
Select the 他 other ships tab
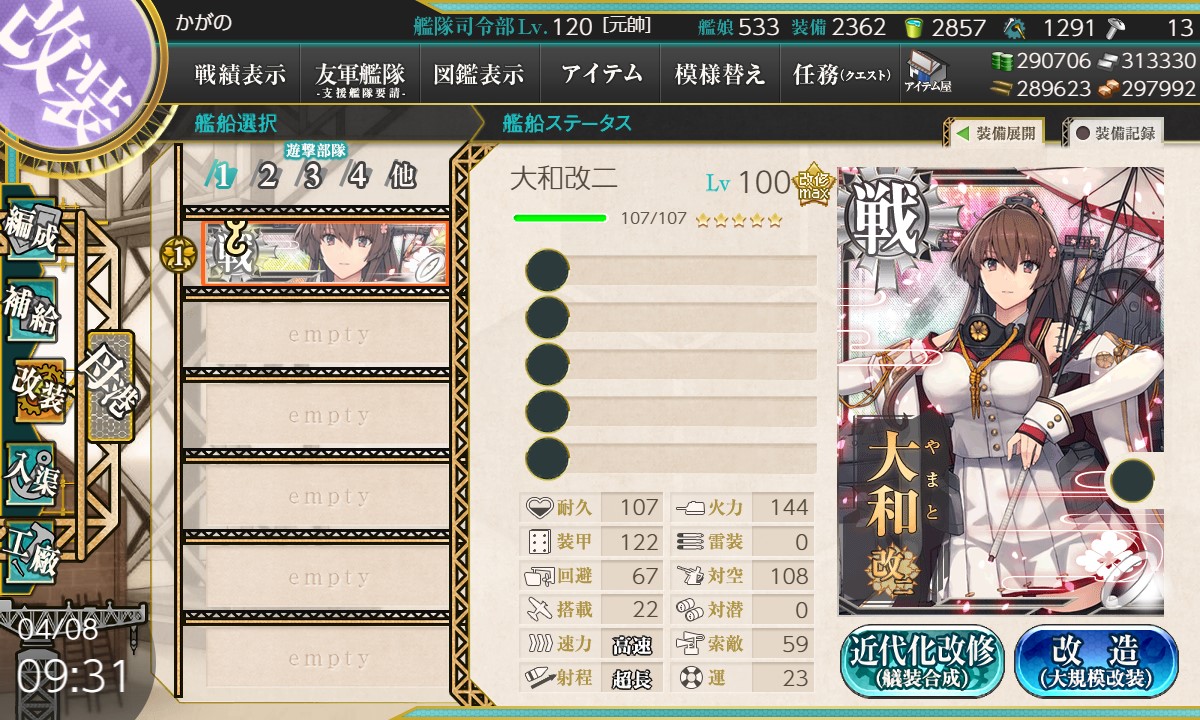(x=401, y=177)
